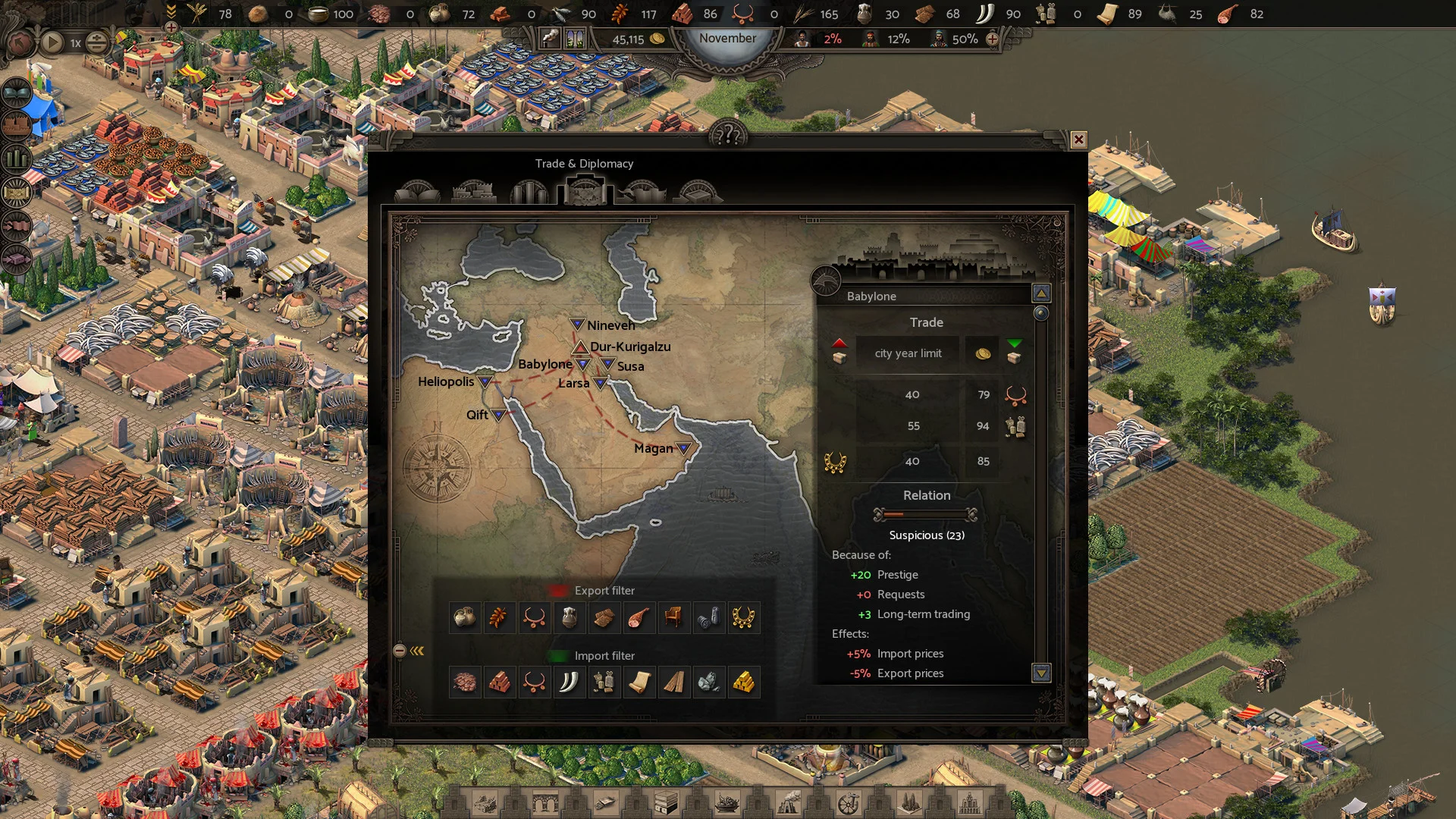Close the Trade & Diplomacy window
The height and width of the screenshot is (819, 1456).
[1078, 140]
